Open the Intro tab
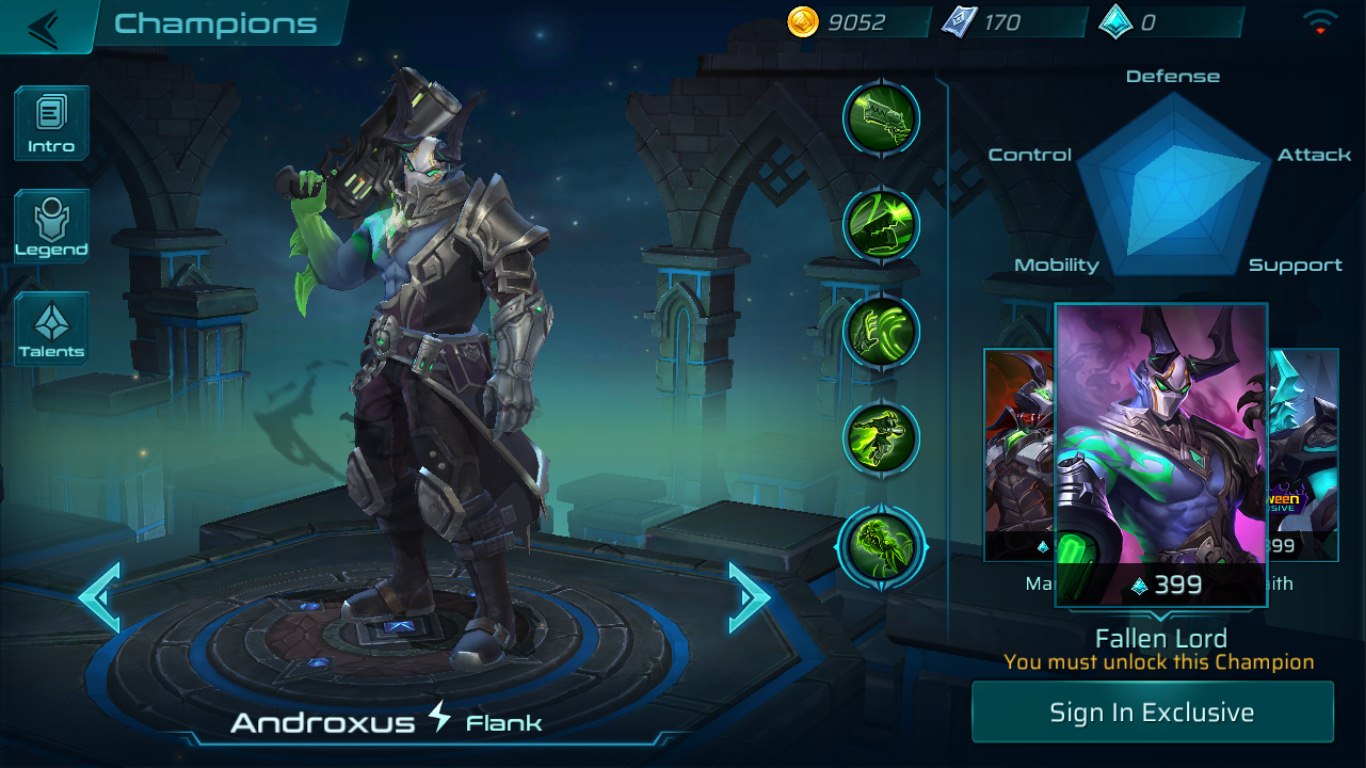 tap(51, 122)
